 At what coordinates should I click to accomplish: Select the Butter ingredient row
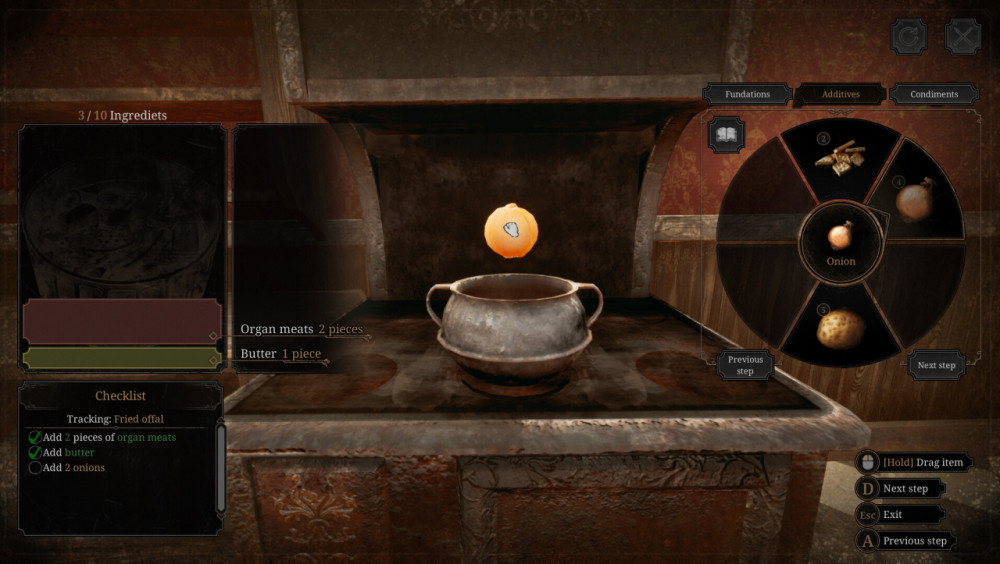280,354
